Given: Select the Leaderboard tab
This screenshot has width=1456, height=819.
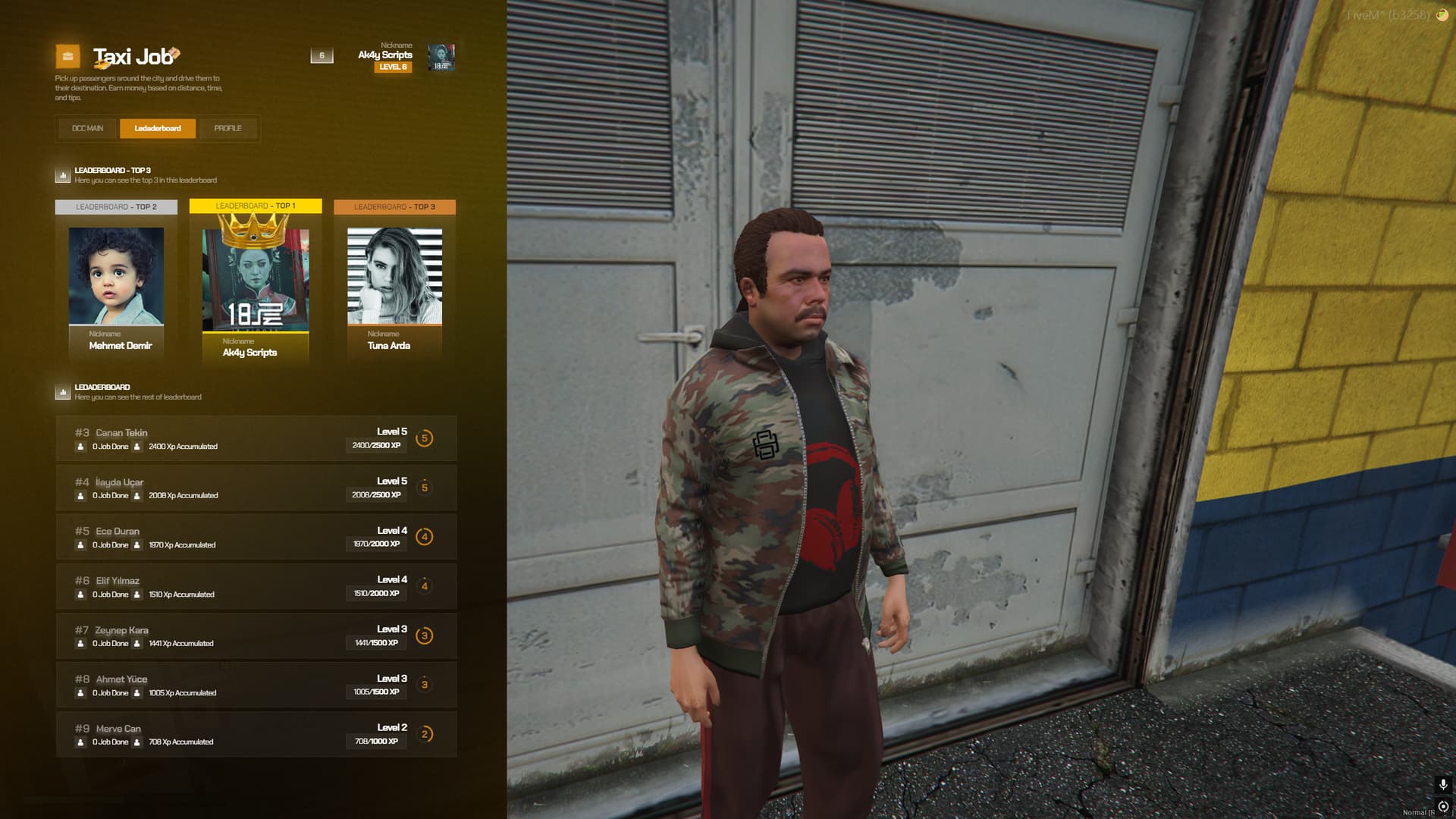Looking at the screenshot, I should (x=158, y=128).
